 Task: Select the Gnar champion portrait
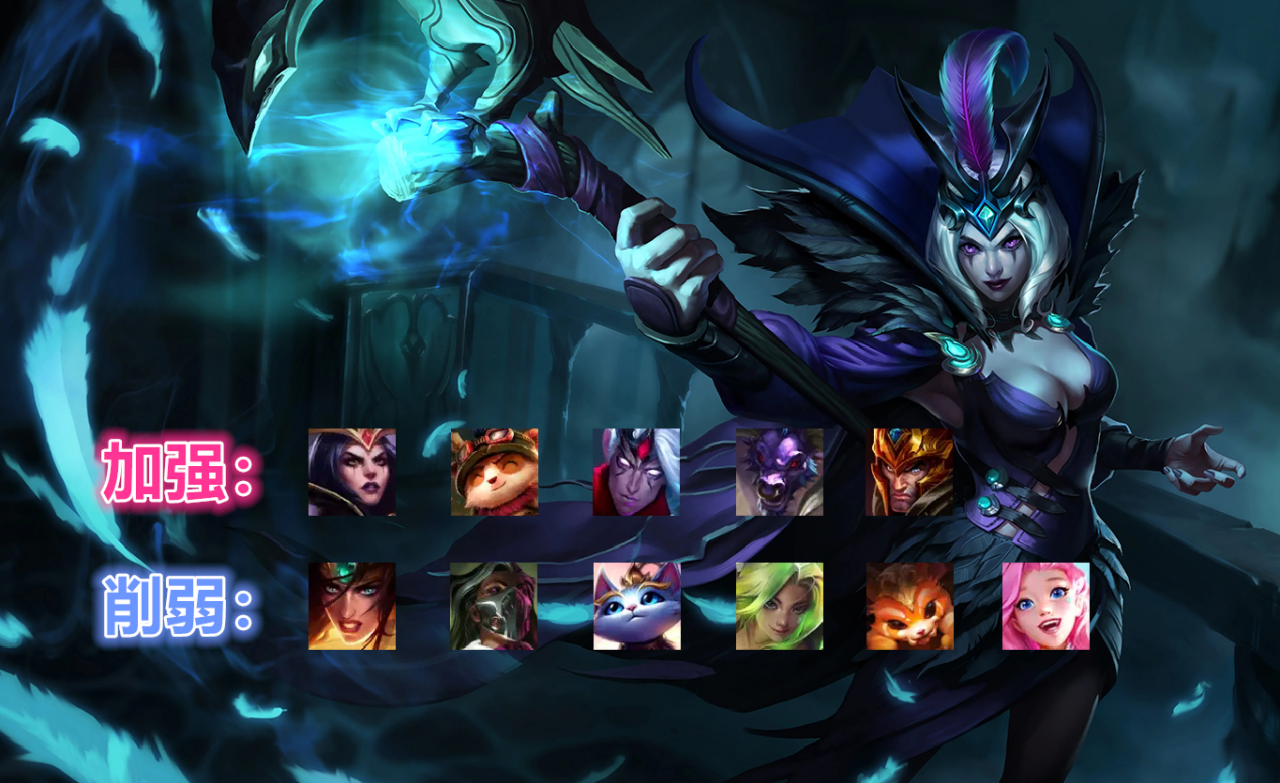(x=909, y=606)
